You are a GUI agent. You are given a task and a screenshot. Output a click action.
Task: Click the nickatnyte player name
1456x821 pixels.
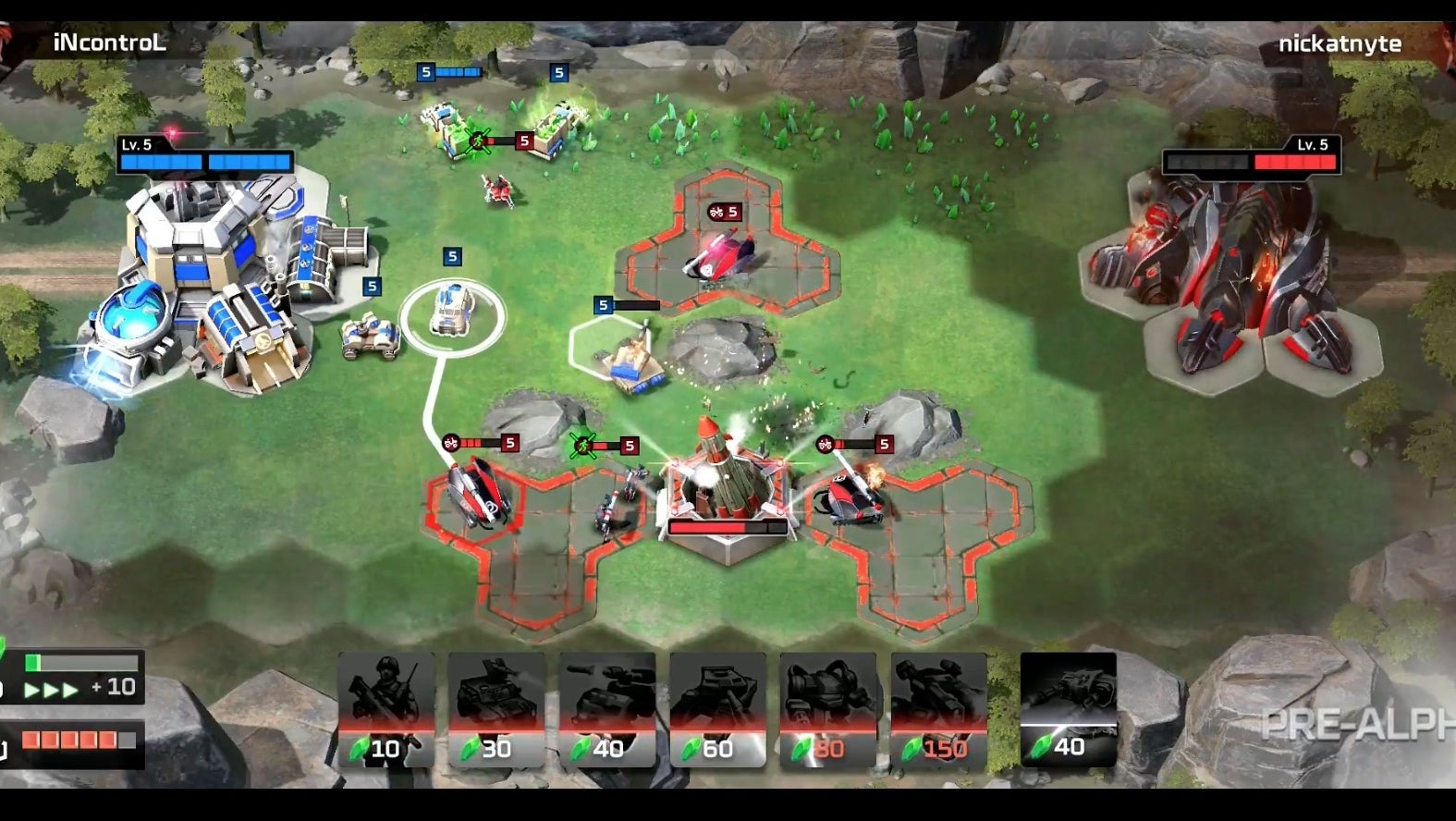tap(1341, 42)
